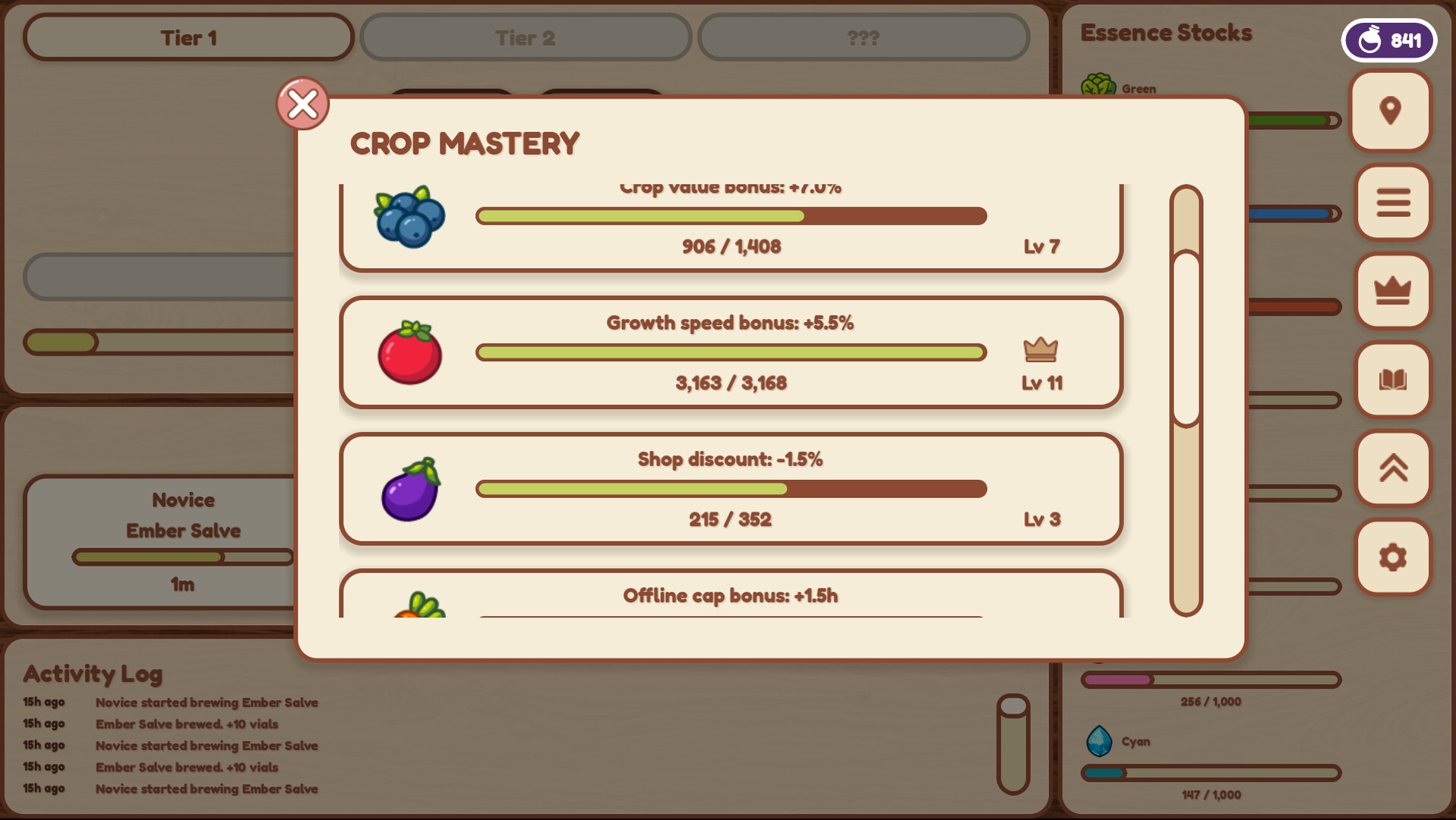Close the Crop Mastery dialog

[302, 104]
